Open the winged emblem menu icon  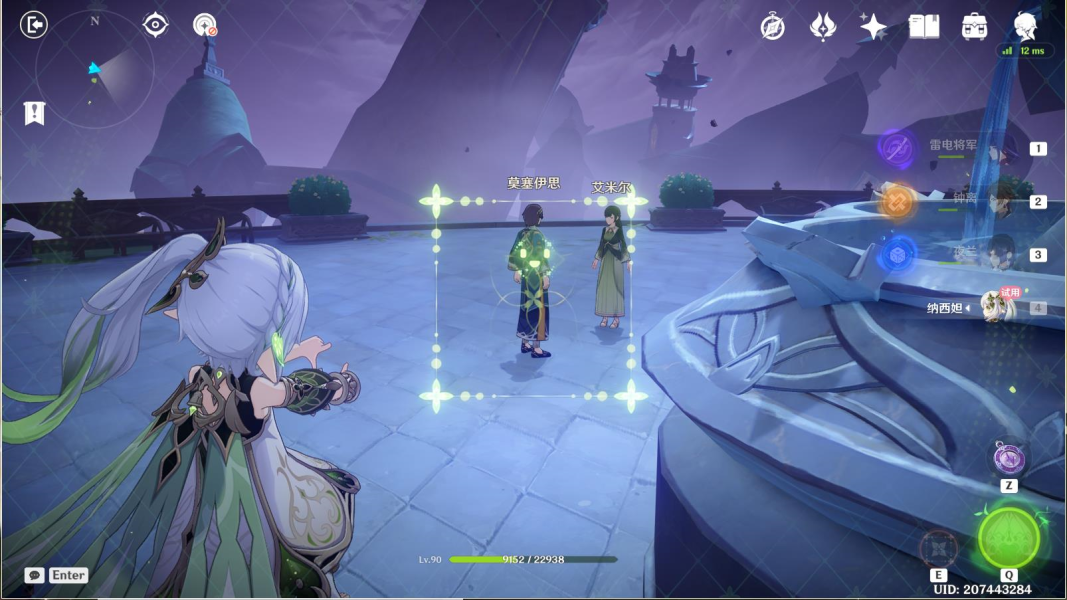click(x=823, y=27)
